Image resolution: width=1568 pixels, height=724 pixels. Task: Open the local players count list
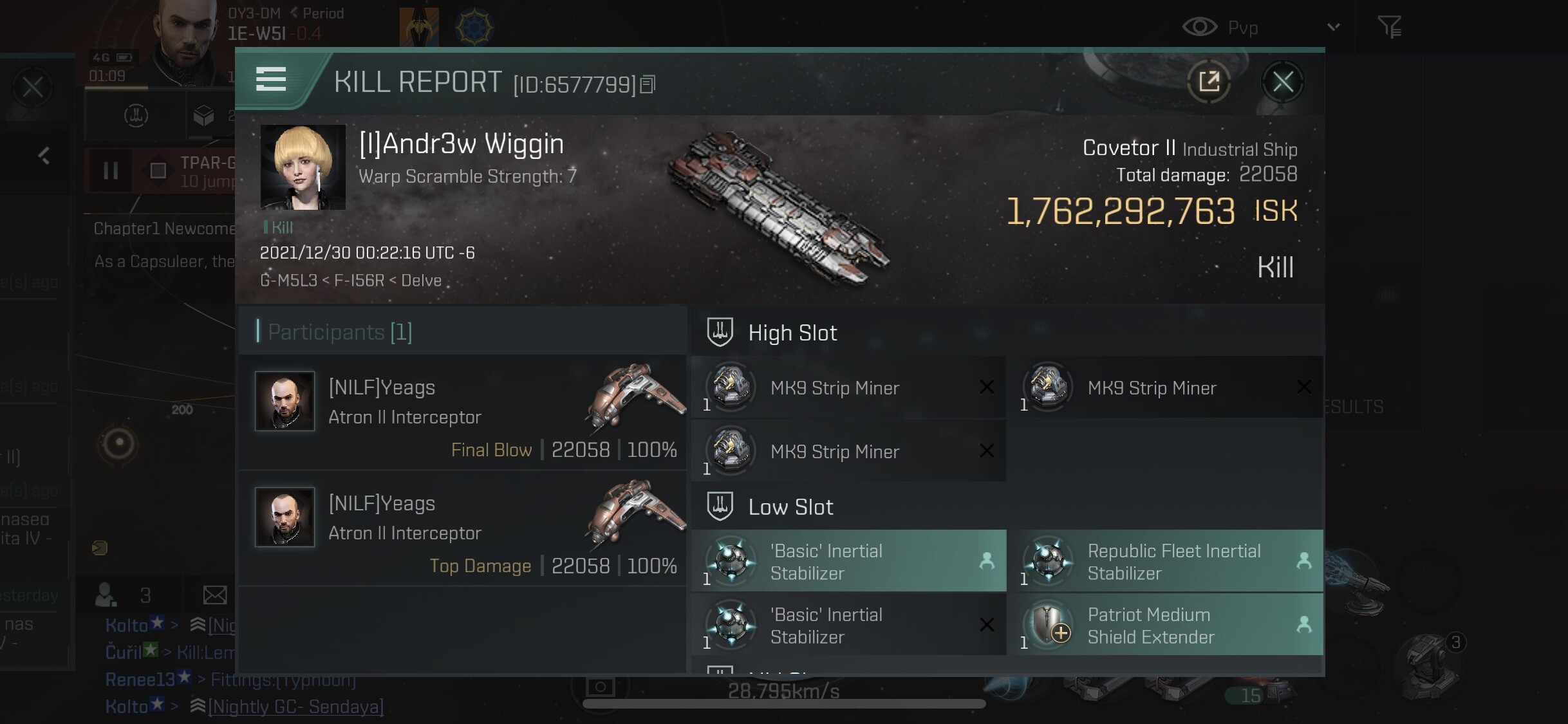pos(122,595)
